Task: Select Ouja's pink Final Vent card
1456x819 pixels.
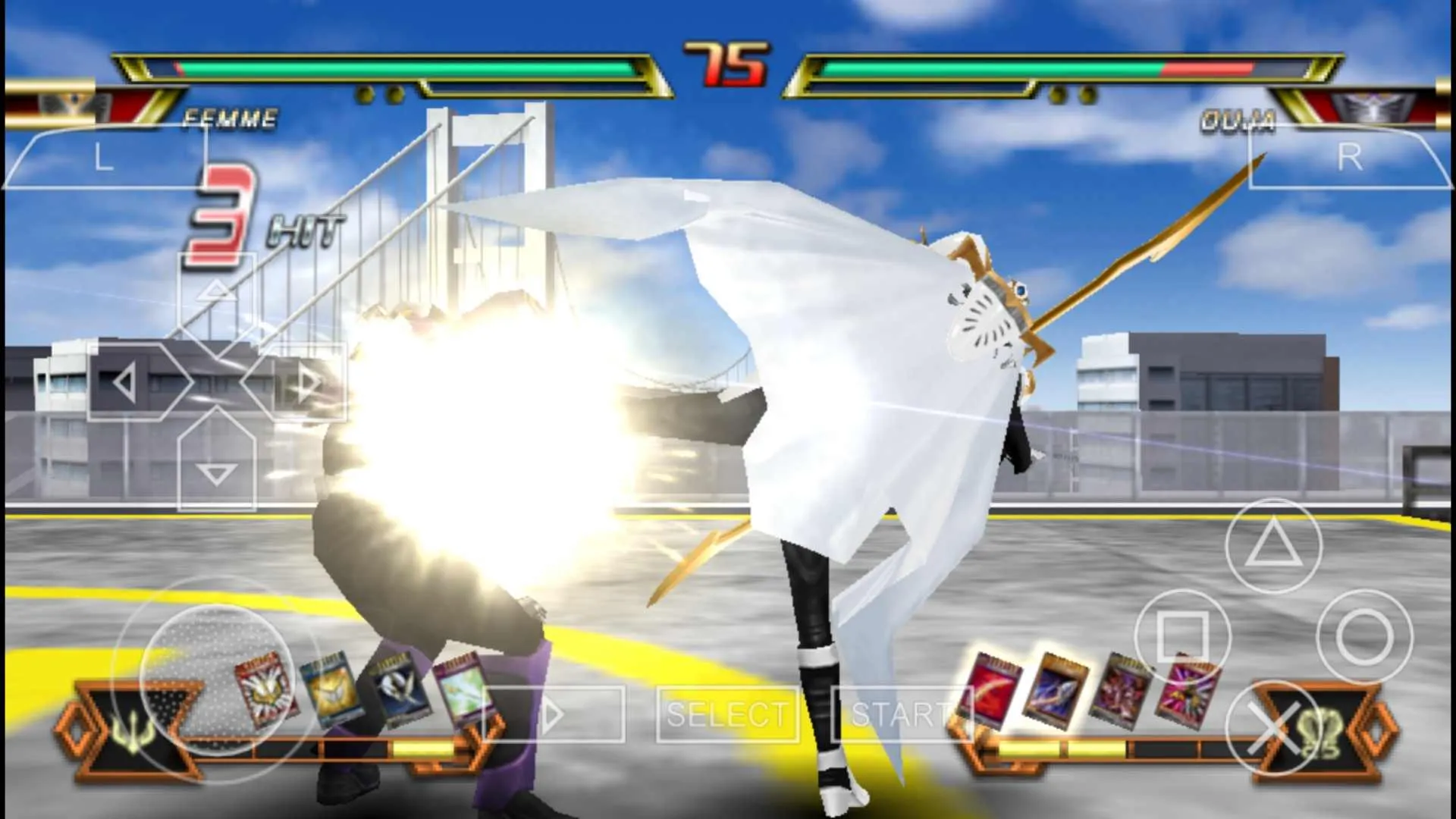Action: tap(1183, 690)
